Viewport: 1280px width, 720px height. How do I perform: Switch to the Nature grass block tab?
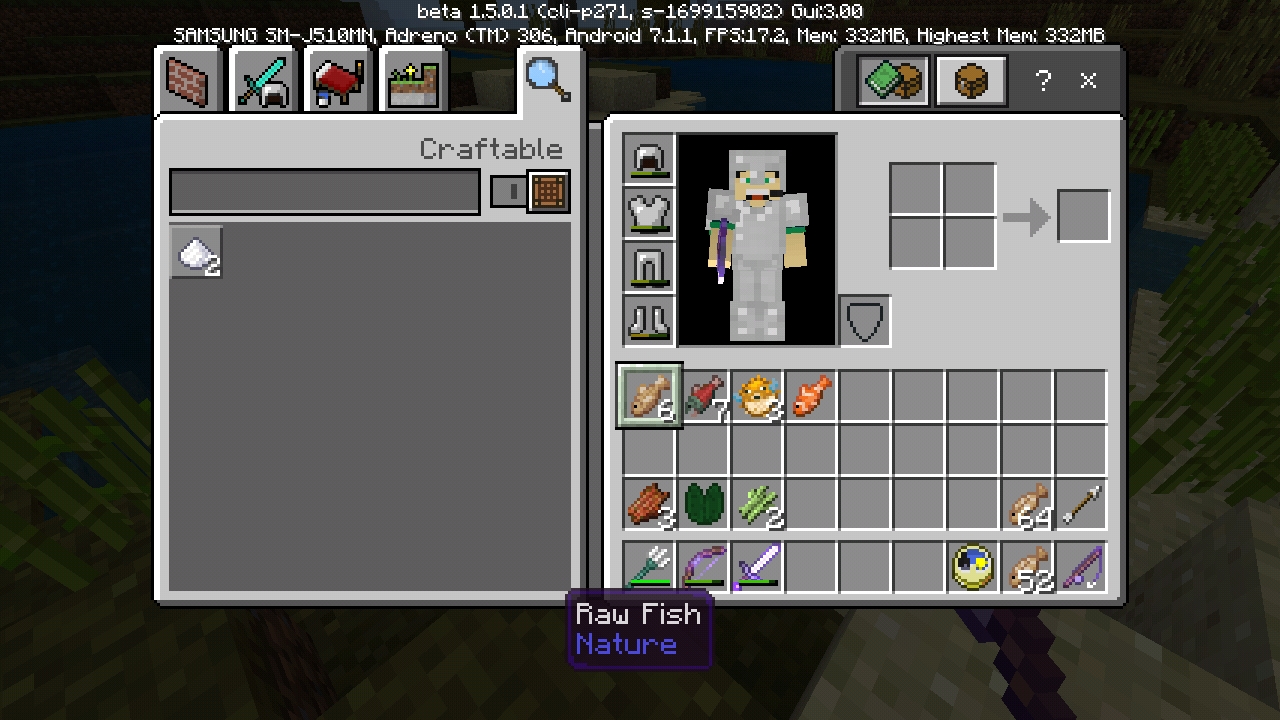point(413,84)
